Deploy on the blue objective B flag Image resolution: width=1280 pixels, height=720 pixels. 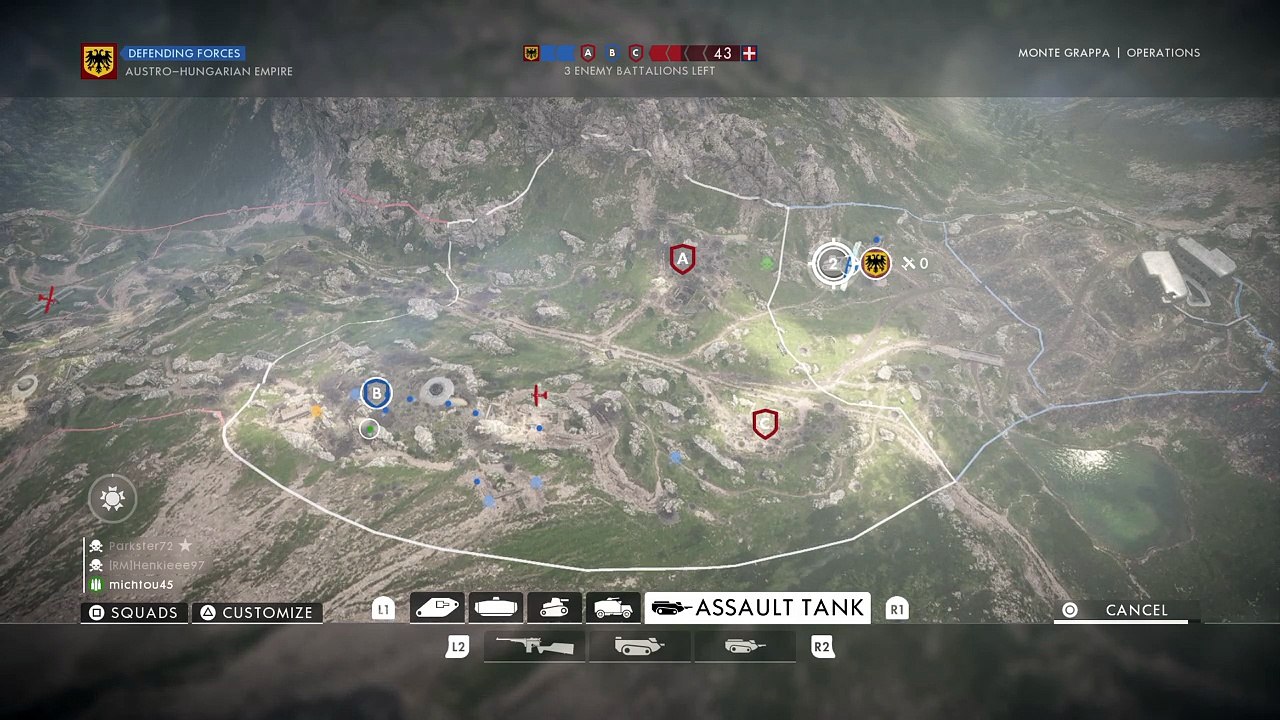point(376,394)
